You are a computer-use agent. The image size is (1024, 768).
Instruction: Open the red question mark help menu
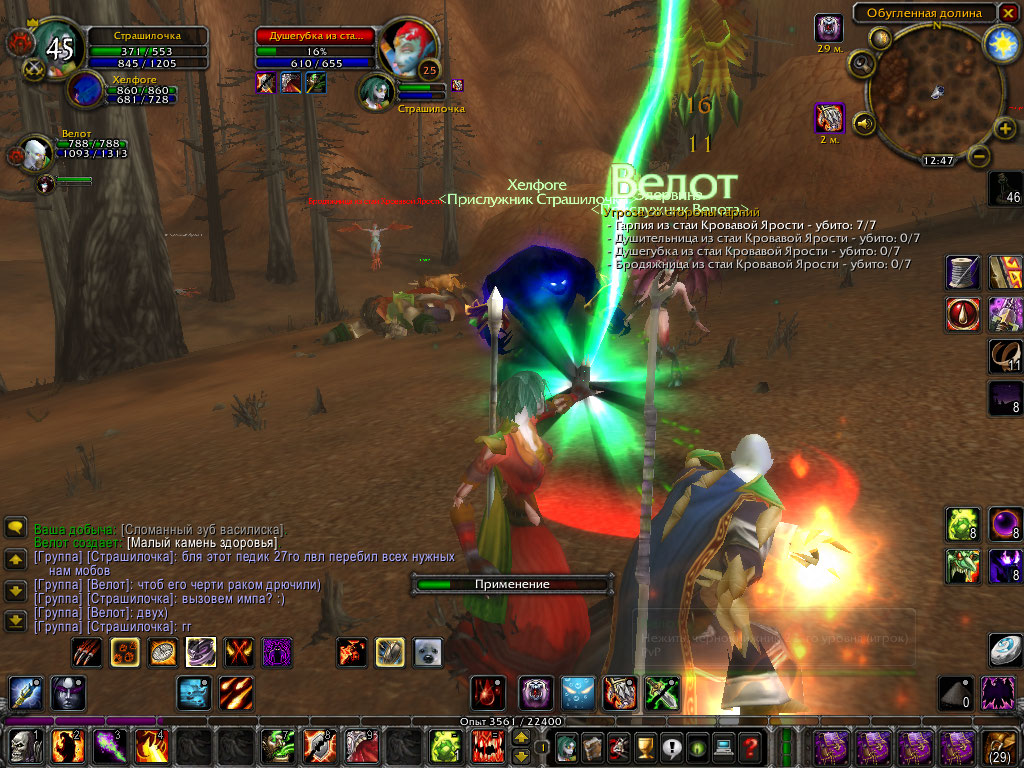click(750, 746)
